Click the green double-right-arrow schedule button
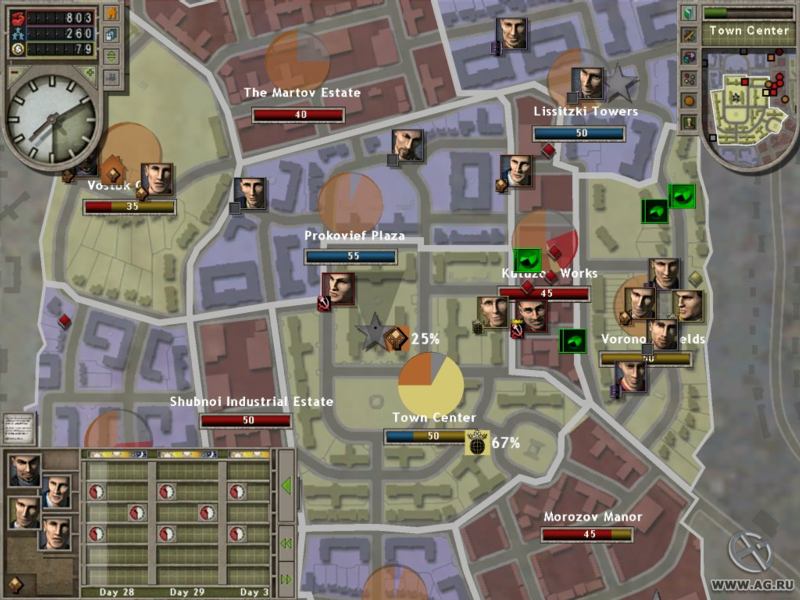This screenshot has width=800, height=600. tap(286, 579)
